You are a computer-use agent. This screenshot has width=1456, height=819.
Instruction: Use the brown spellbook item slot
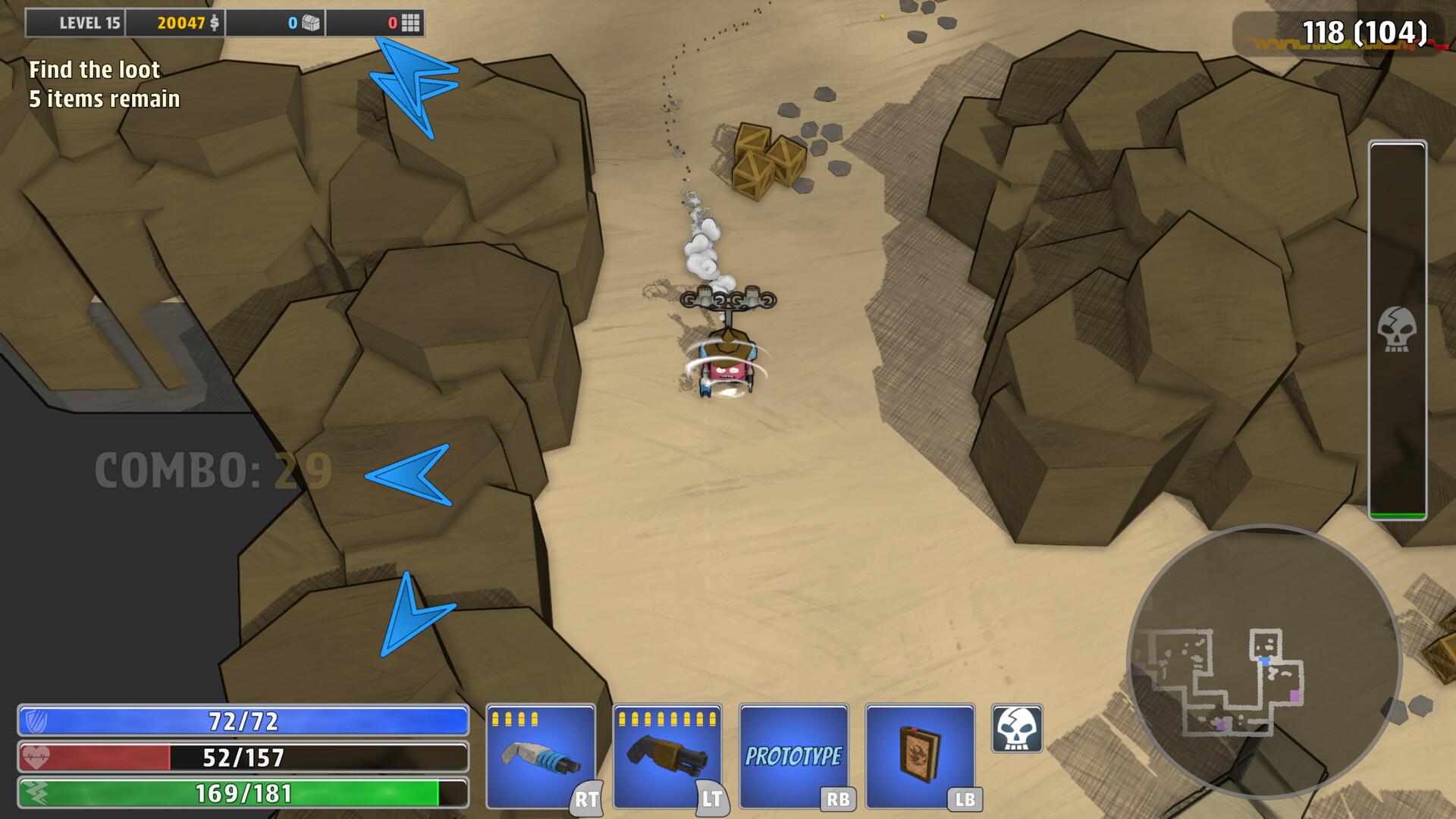click(x=920, y=756)
